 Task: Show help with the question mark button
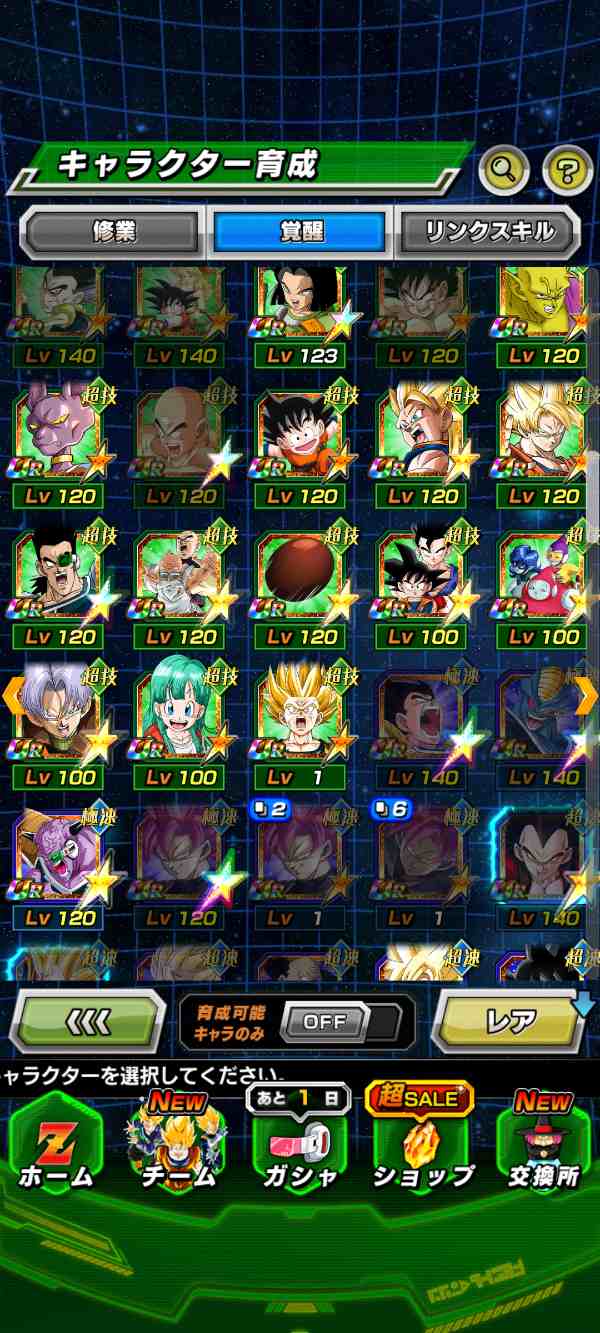(x=567, y=171)
